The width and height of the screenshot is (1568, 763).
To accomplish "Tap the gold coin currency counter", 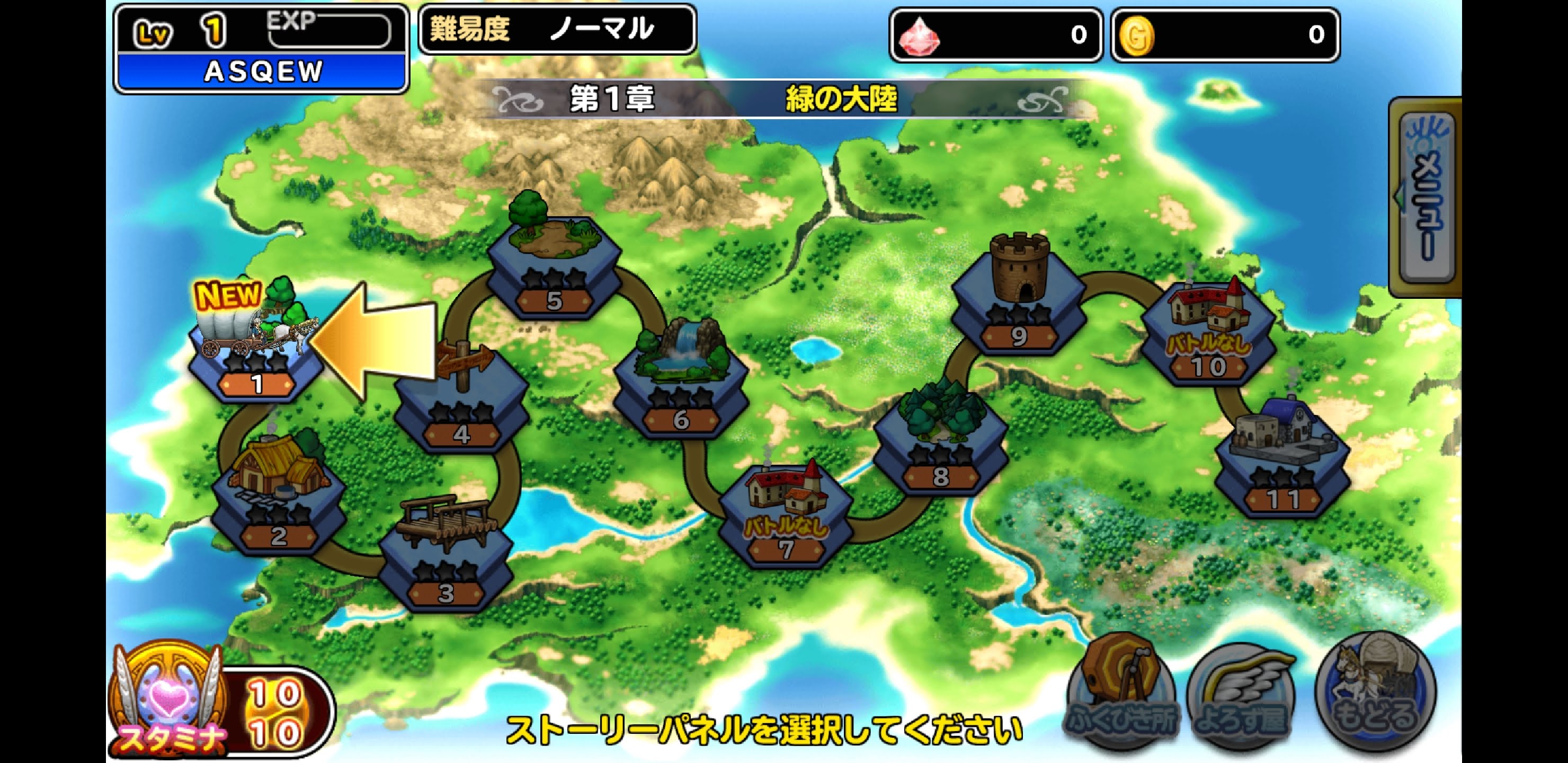I will coord(1225,35).
